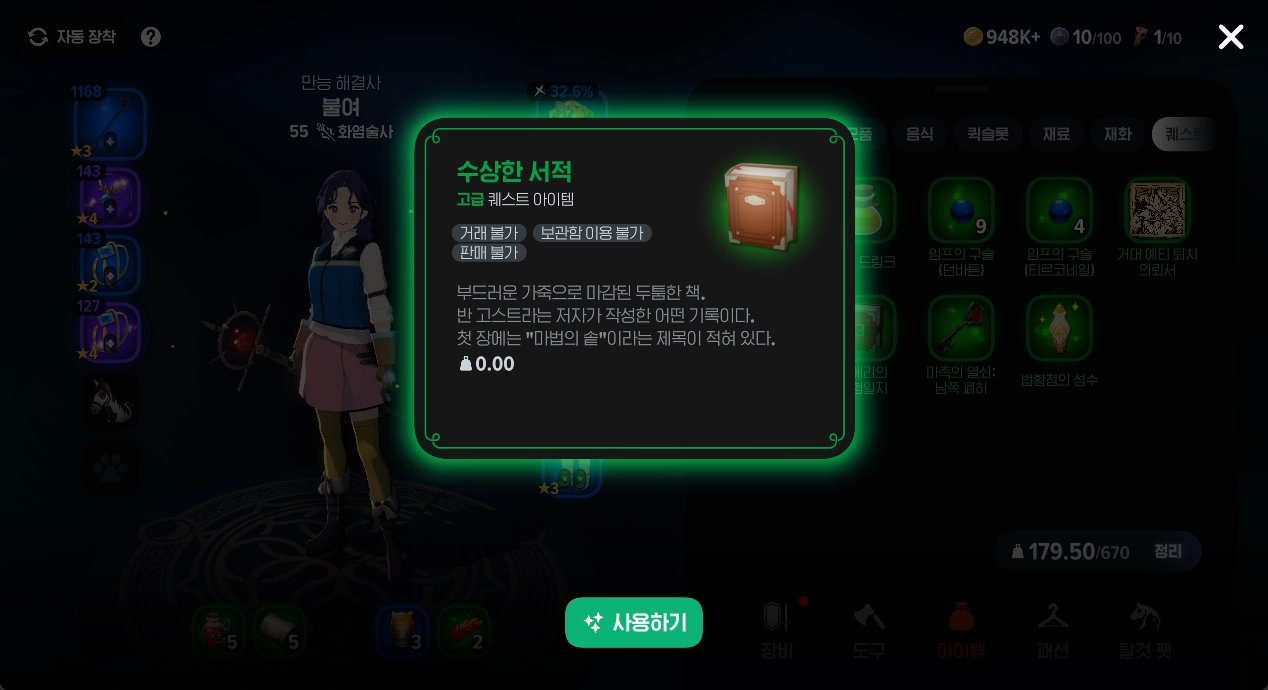Select the 법황청의 성수 holy water
This screenshot has width=1268, height=690.
(x=1059, y=328)
